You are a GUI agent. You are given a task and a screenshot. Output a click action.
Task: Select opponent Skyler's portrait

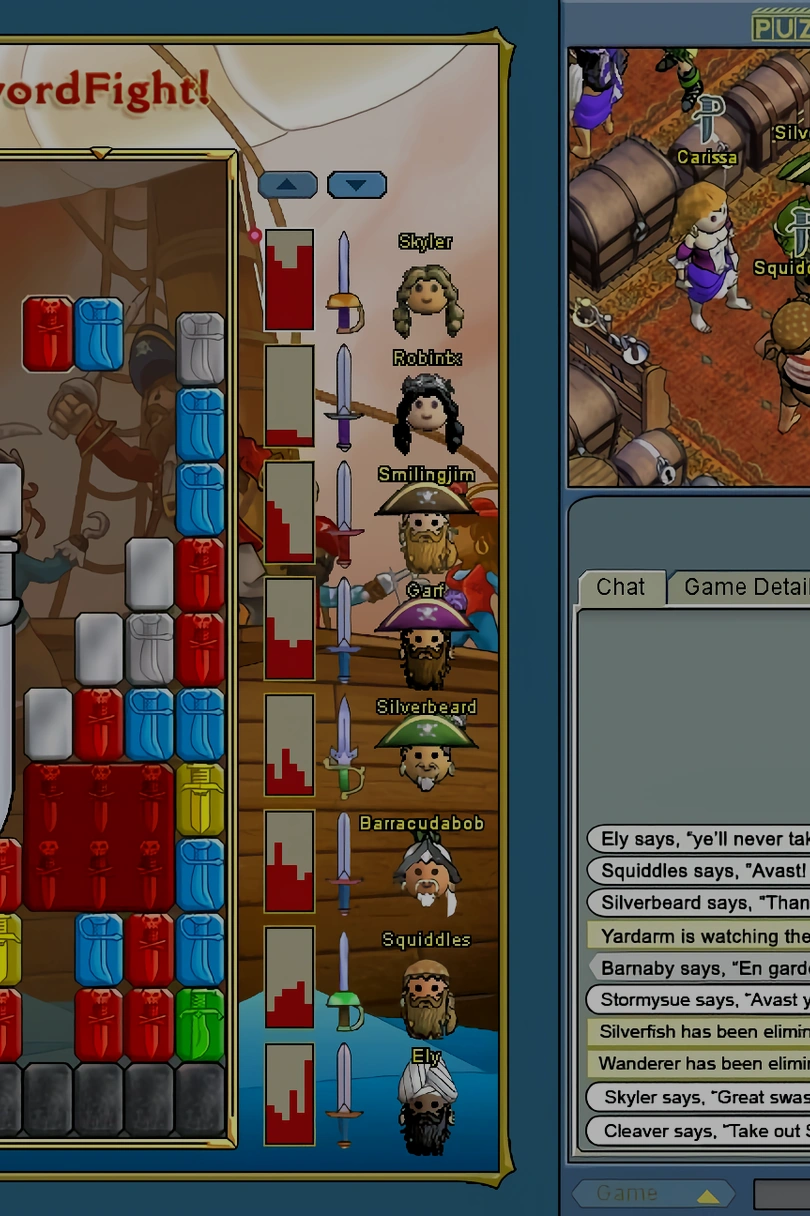click(427, 297)
